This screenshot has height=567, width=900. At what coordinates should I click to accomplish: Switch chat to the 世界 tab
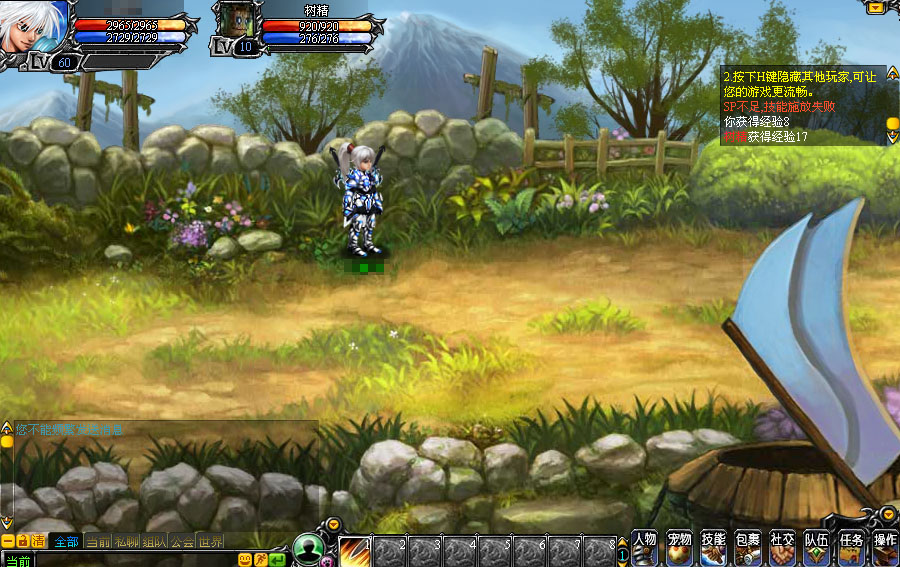pyautogui.click(x=210, y=541)
